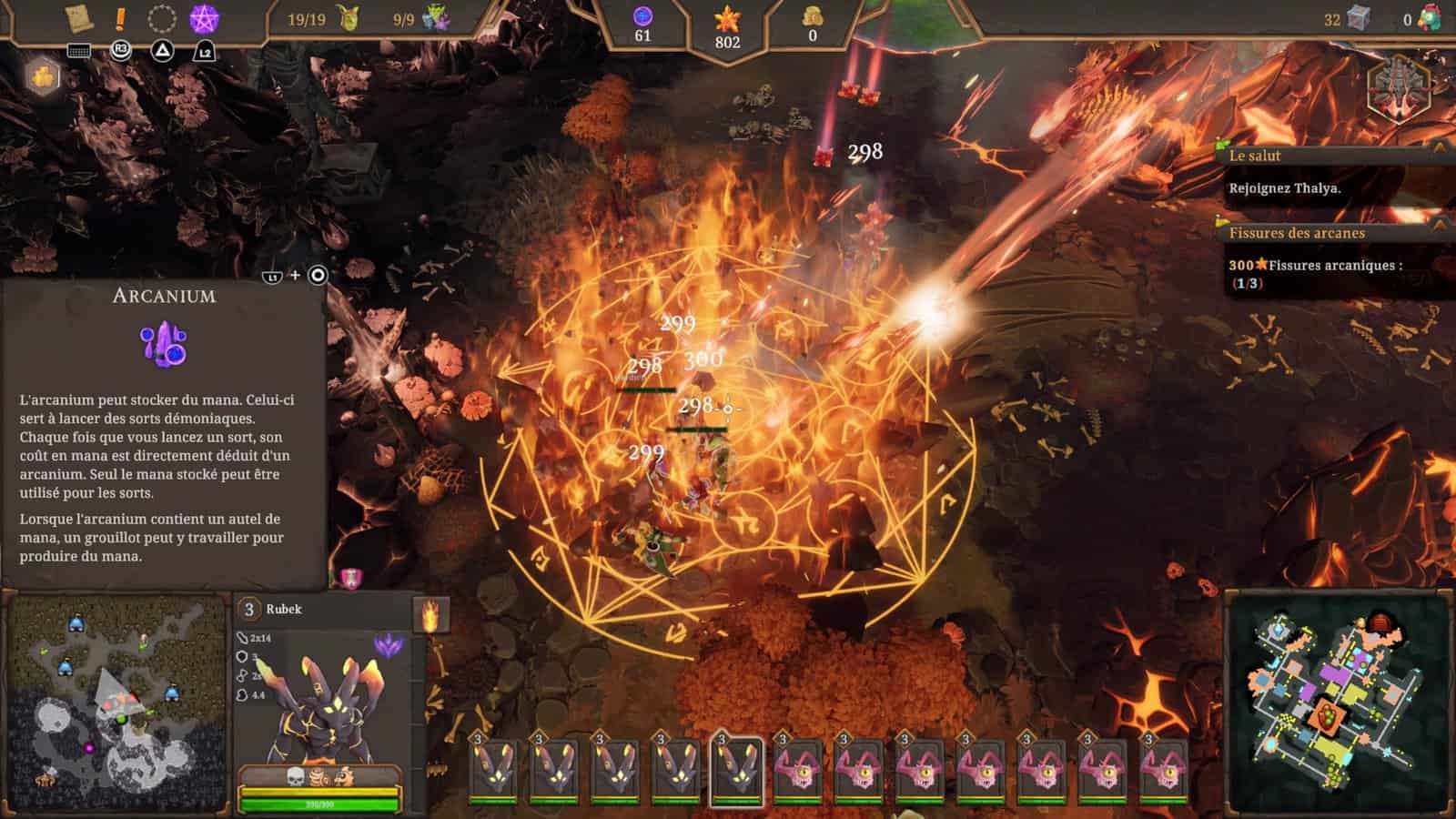Open the purple pentagram spell menu
The width and height of the screenshot is (1456, 819).
[204, 17]
